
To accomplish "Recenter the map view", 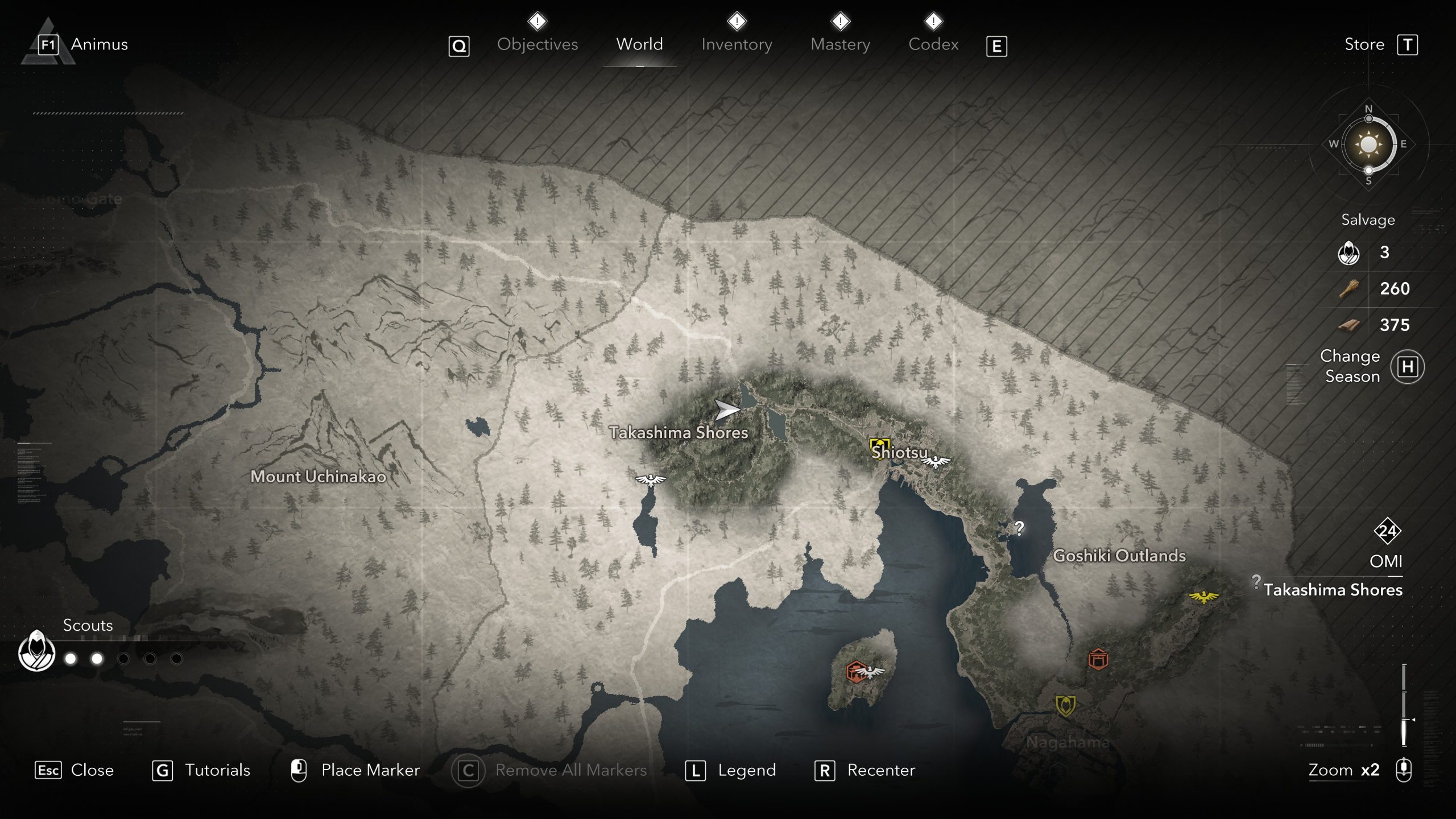I will (881, 770).
